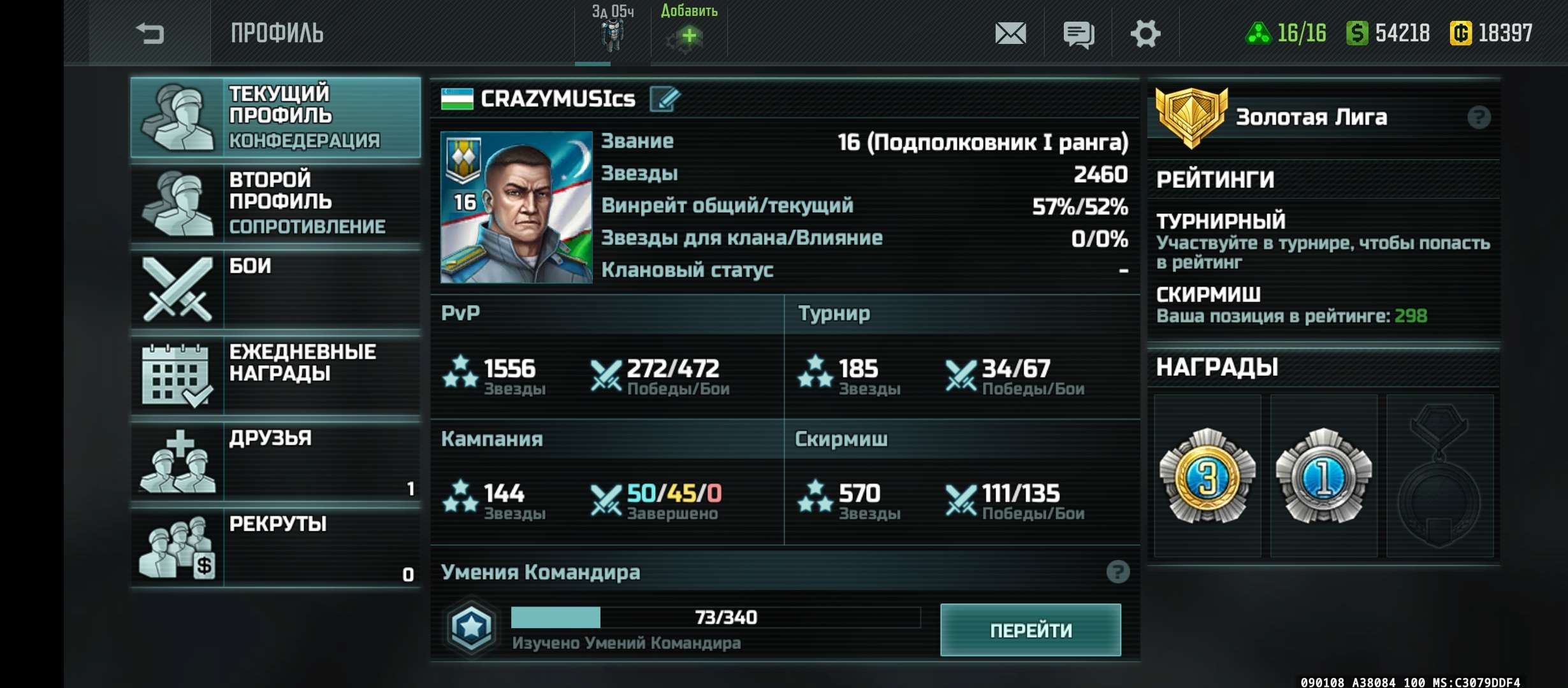This screenshot has width=1568, height=688.
Task: Tap the green plus Добавить button
Action: coord(688,36)
